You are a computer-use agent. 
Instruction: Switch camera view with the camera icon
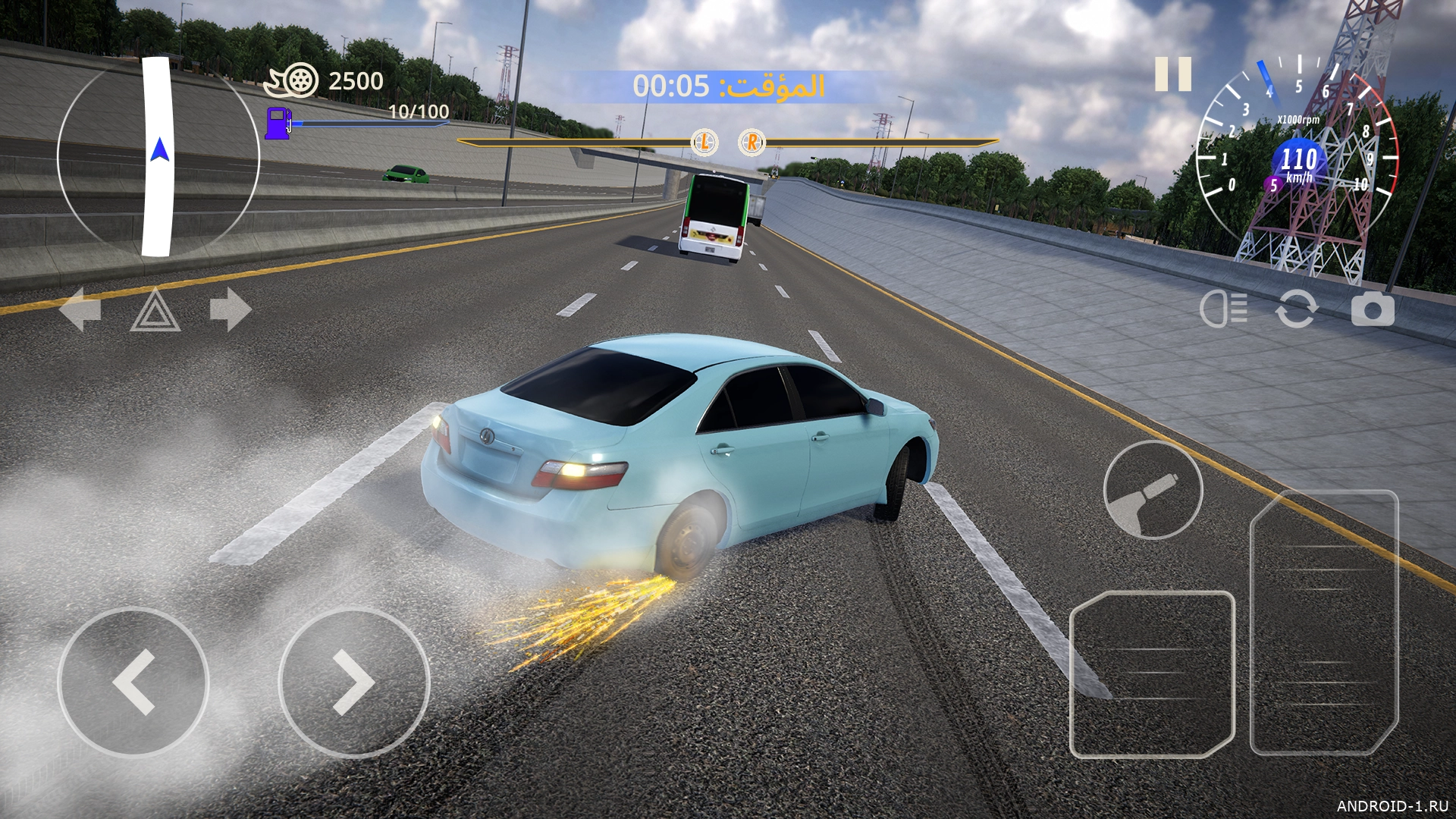[1372, 309]
